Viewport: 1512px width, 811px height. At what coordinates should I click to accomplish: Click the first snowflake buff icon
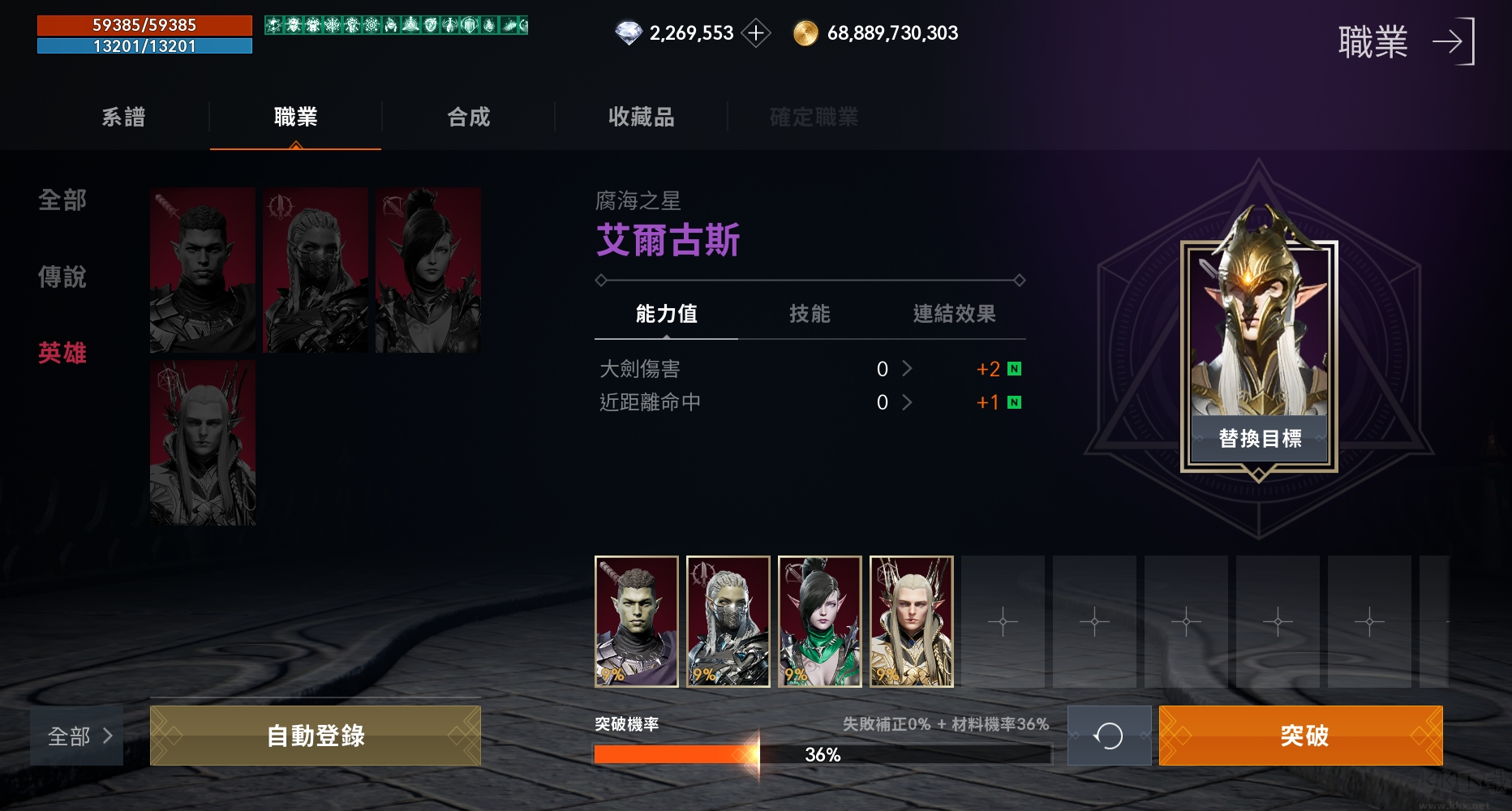[x=273, y=25]
